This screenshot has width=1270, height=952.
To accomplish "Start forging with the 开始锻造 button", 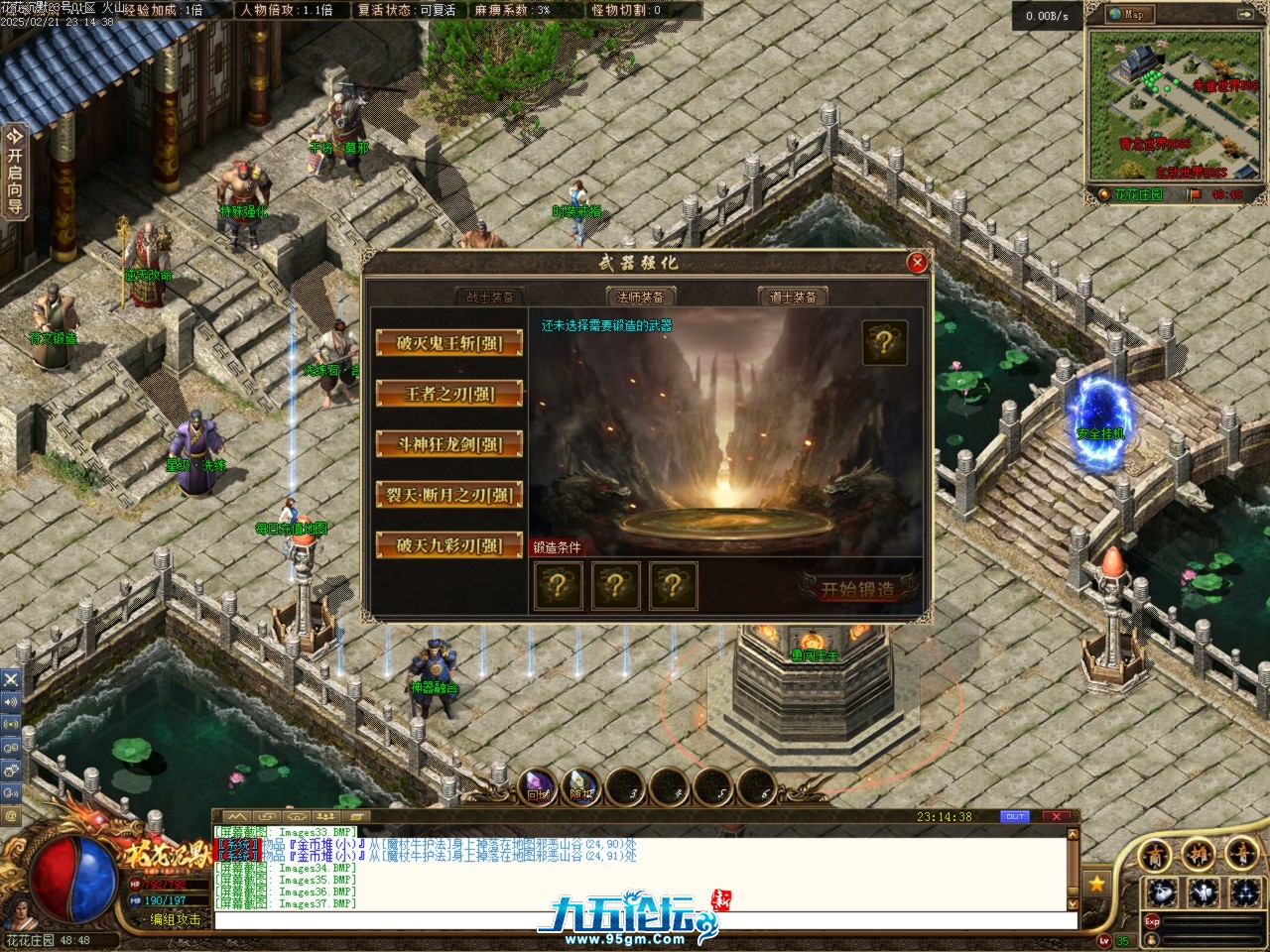I will 857,589.
